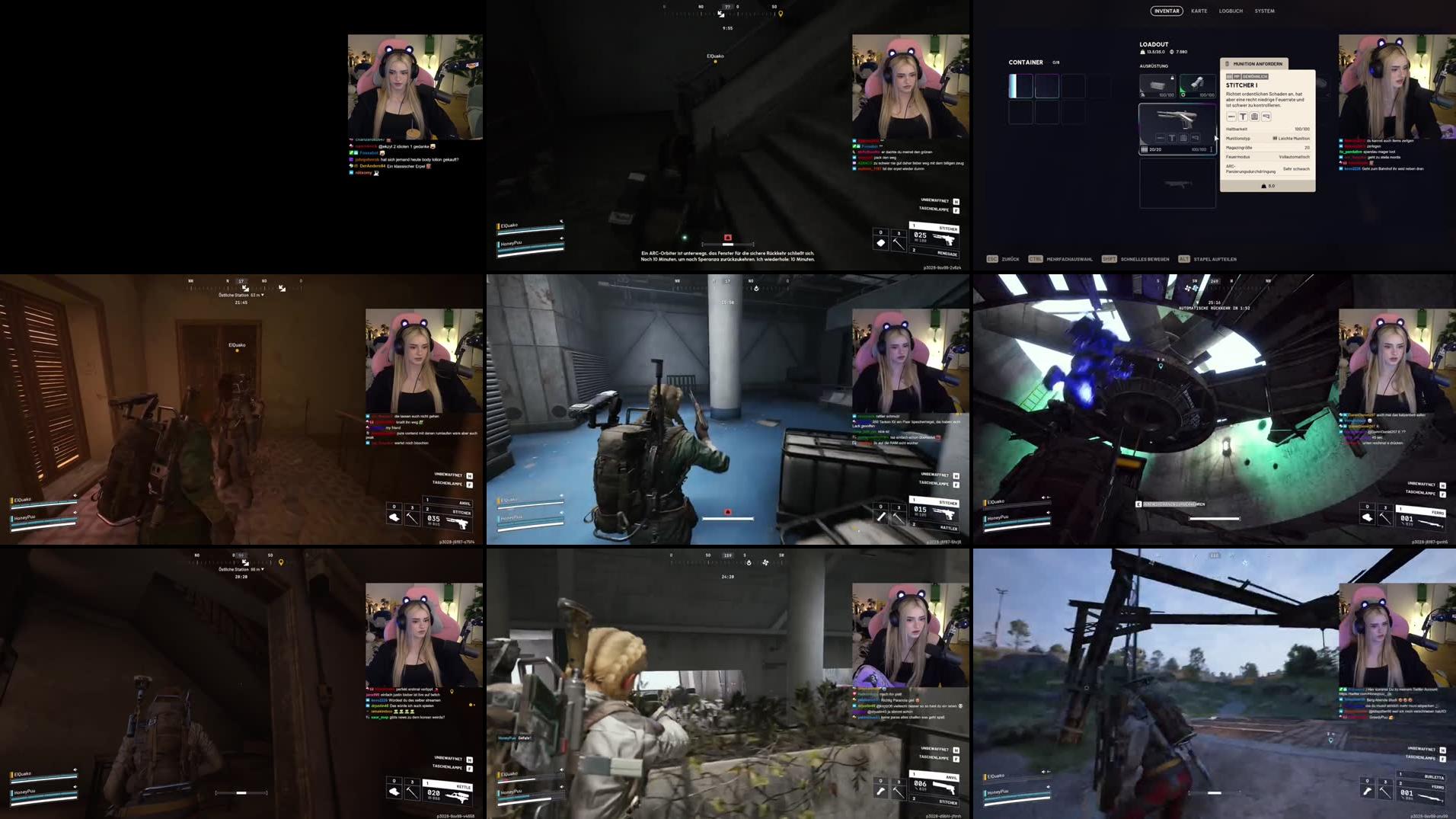Image resolution: width=1456 pixels, height=819 pixels.
Task: Switch to the Karte tab
Action: (1199, 11)
